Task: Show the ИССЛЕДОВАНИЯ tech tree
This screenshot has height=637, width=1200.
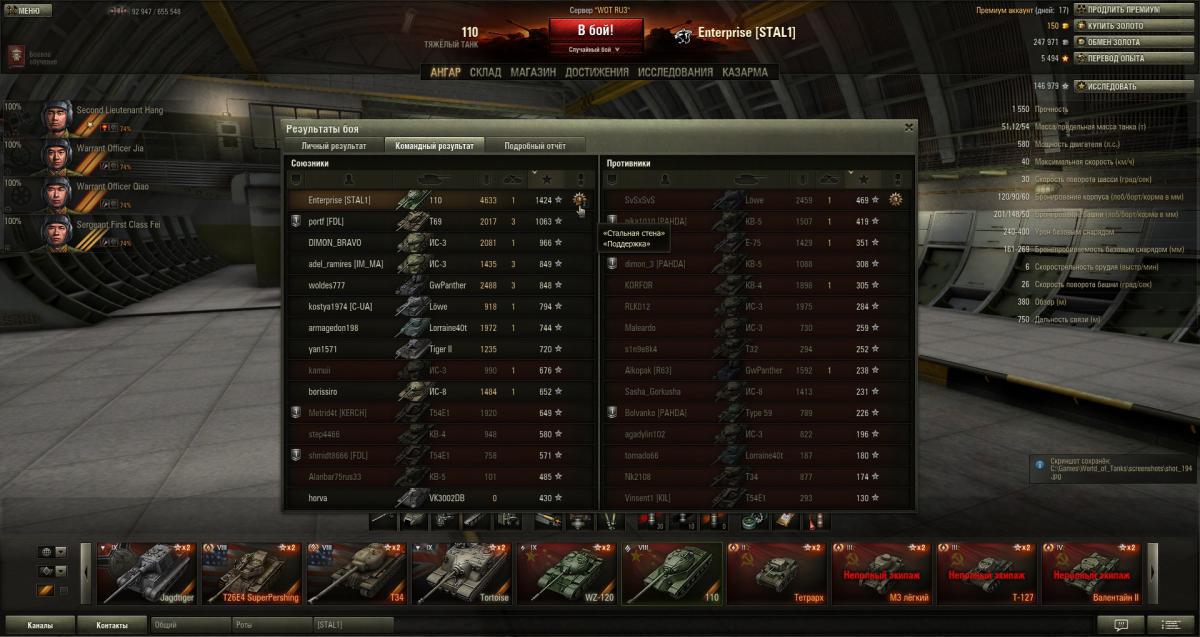Action: coord(675,72)
